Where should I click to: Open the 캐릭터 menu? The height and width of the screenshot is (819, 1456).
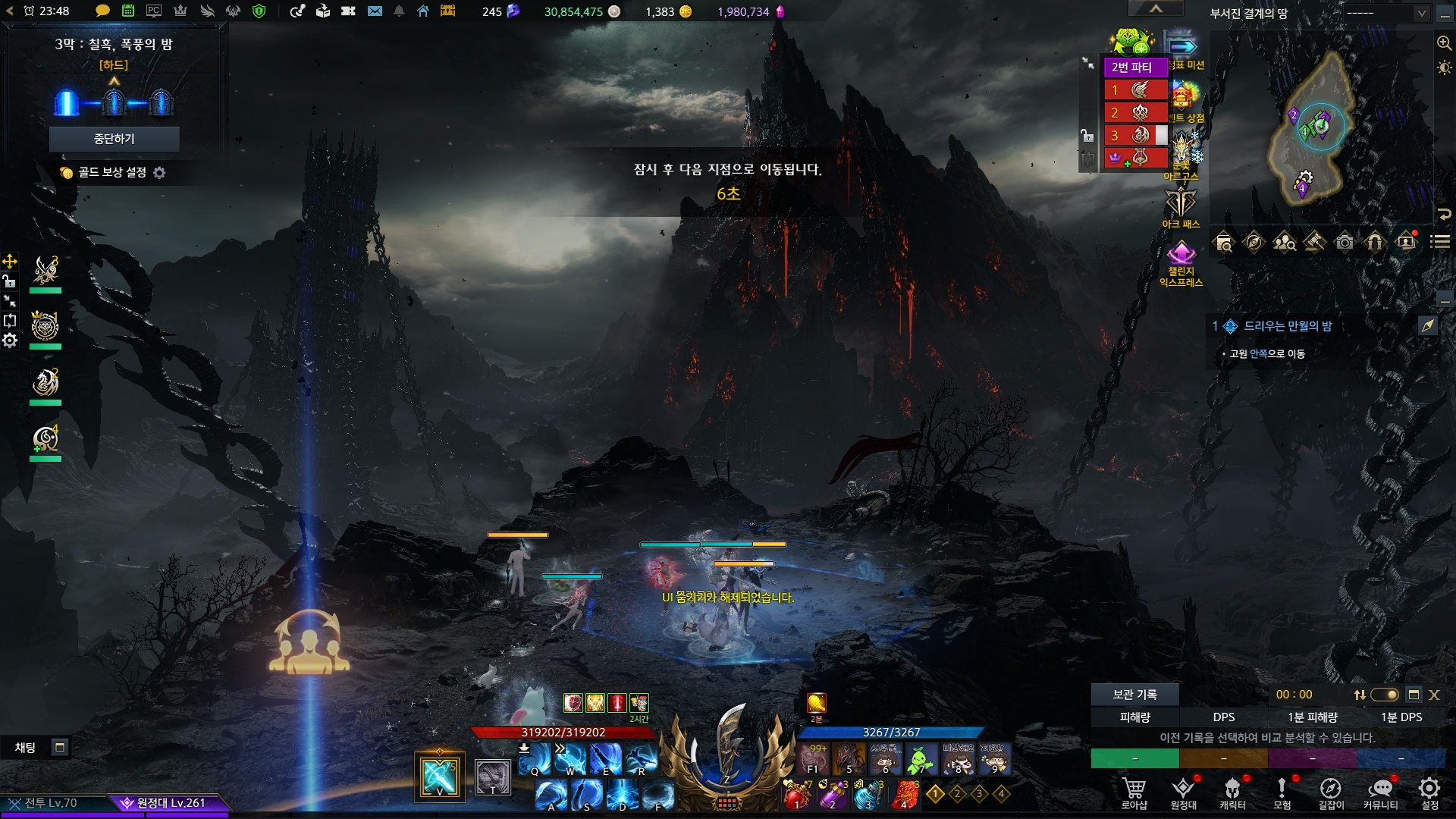click(x=1232, y=792)
